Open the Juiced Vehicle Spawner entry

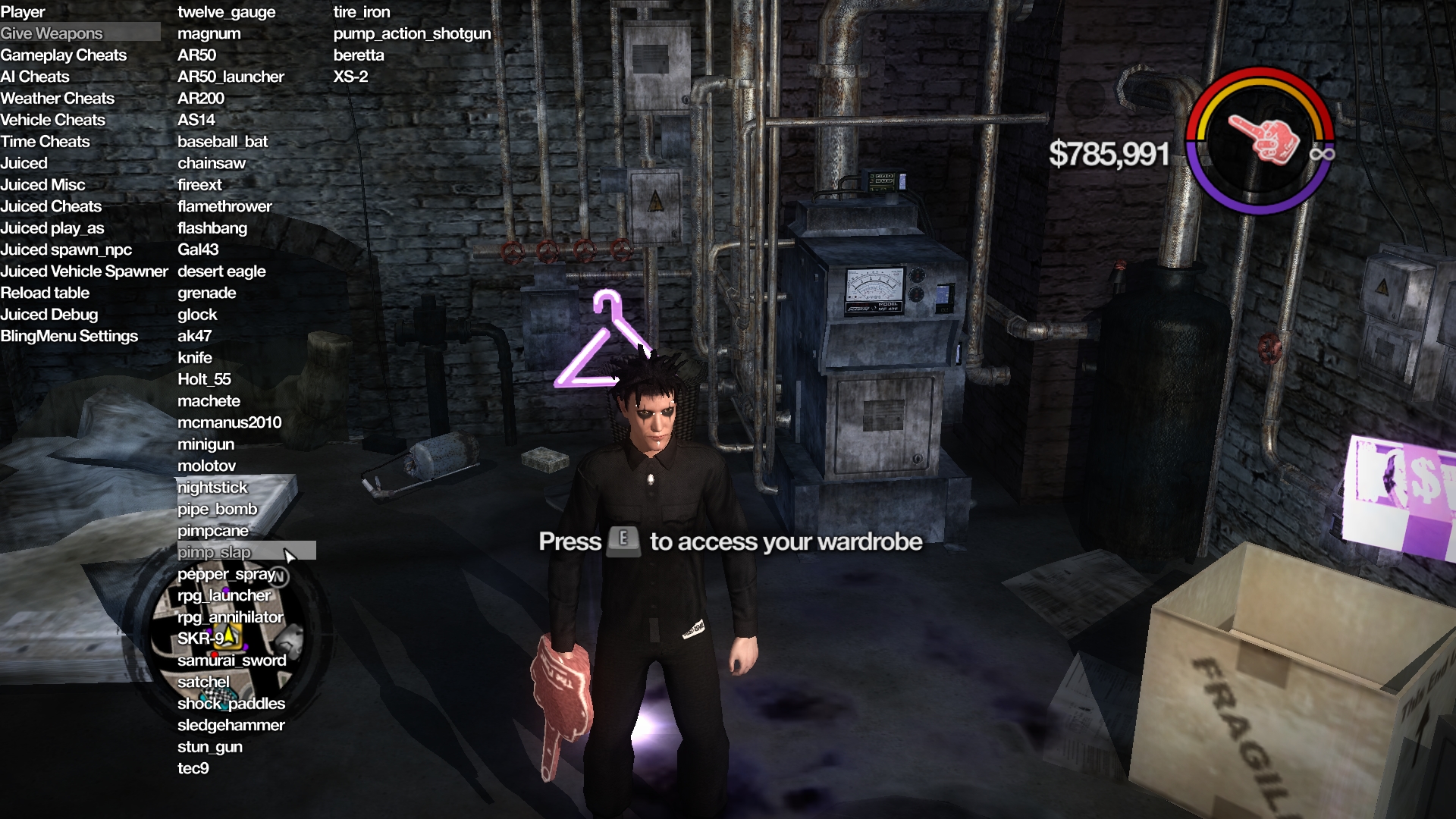coord(84,271)
